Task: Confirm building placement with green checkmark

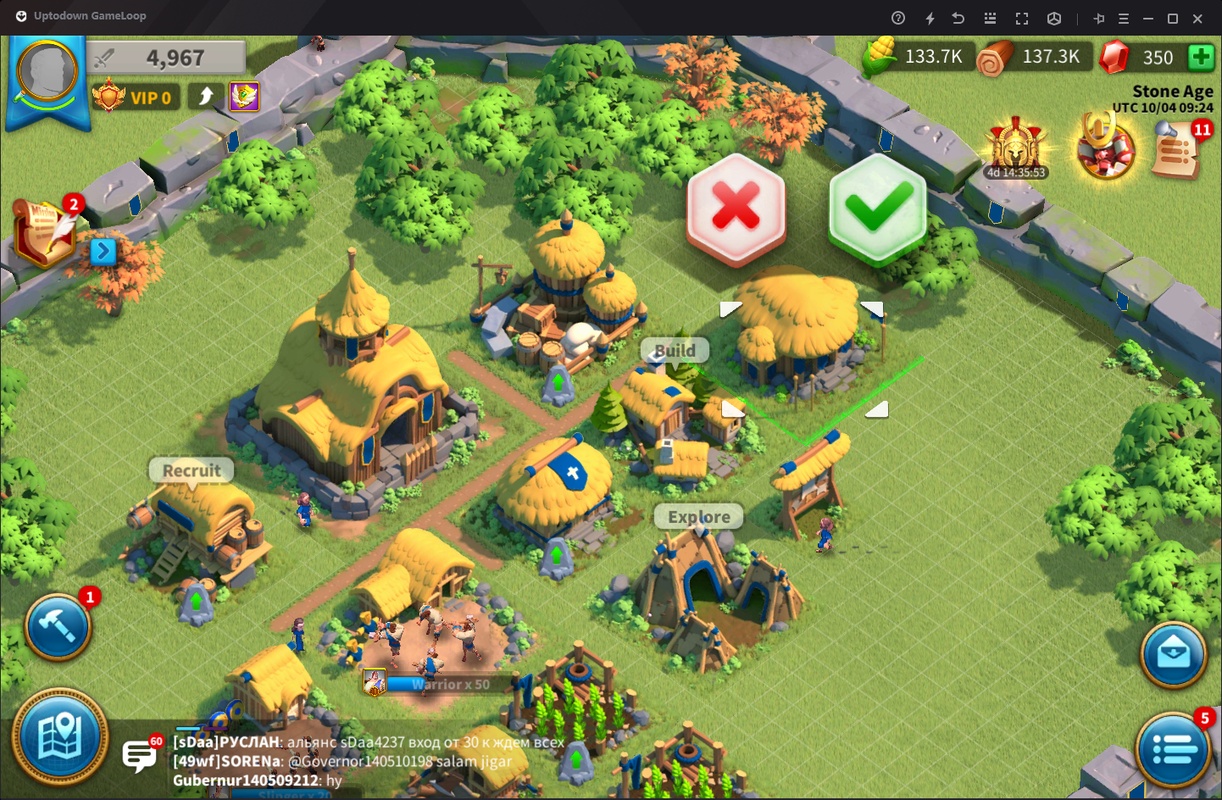Action: 877,209
